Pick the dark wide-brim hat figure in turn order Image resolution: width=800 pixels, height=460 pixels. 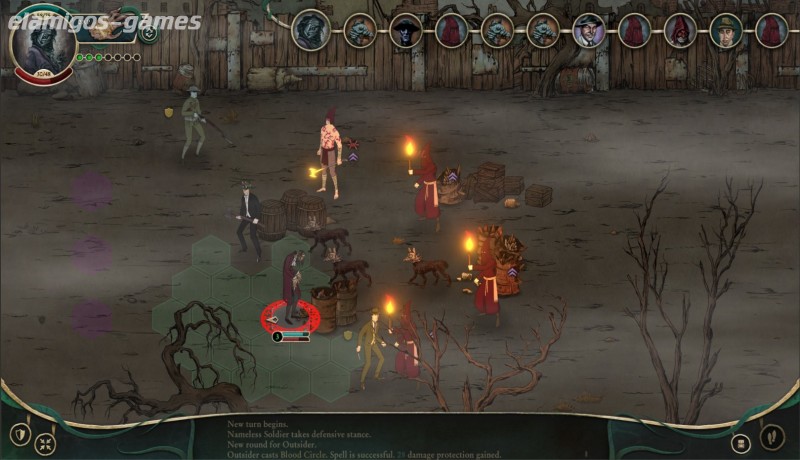click(406, 30)
